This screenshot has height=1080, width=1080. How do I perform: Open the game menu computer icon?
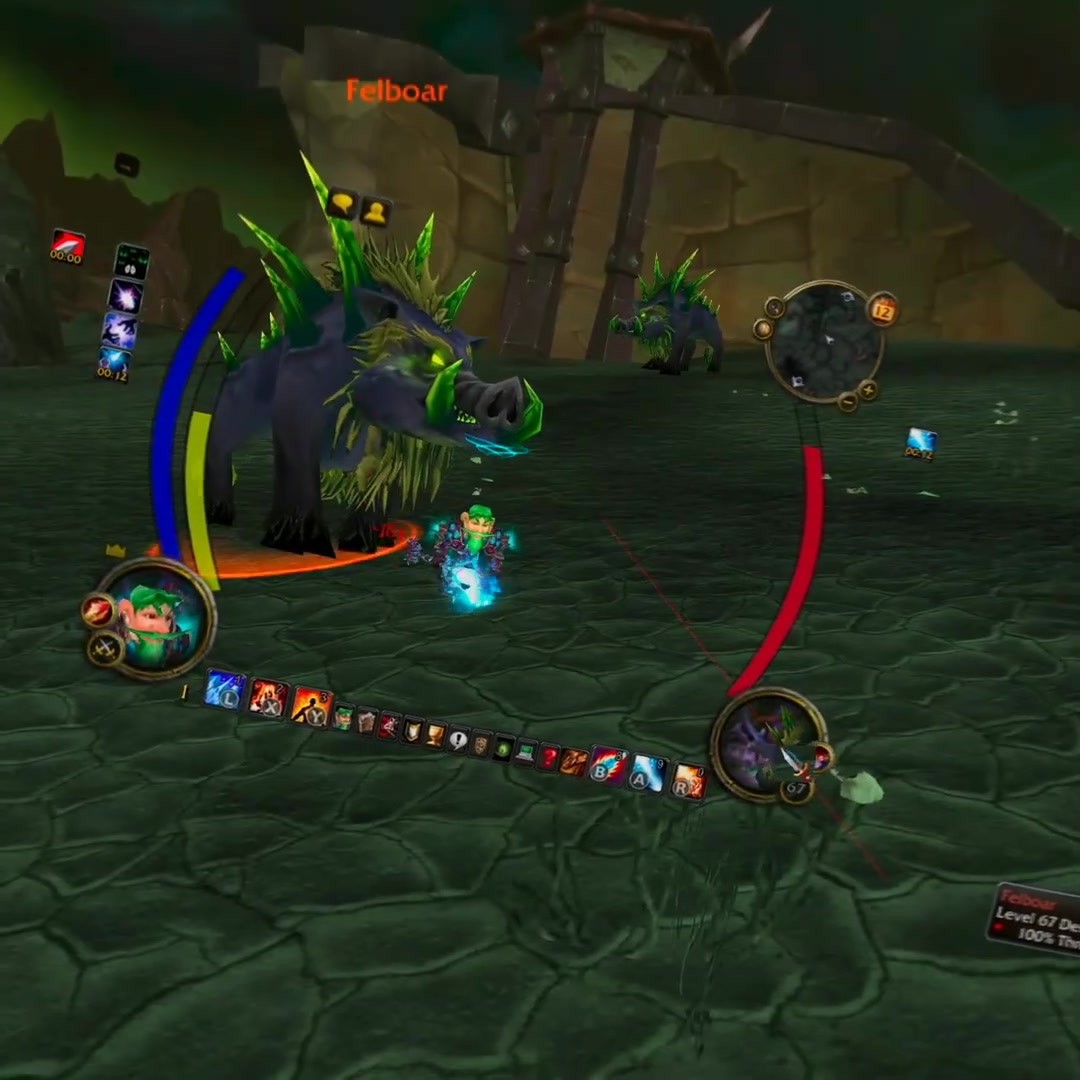point(526,753)
